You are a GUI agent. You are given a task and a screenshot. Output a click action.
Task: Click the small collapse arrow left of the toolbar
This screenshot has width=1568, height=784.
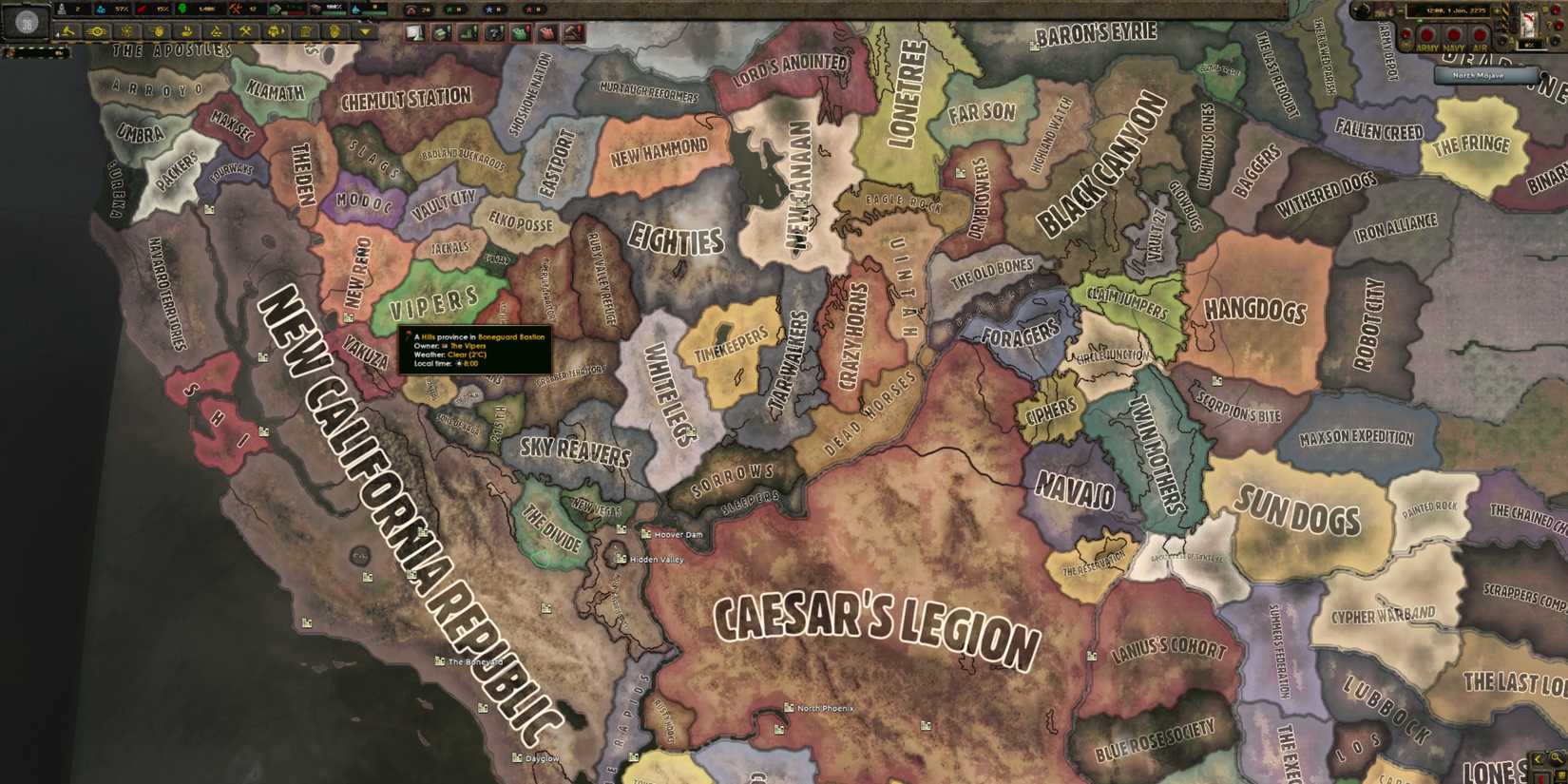[56, 32]
